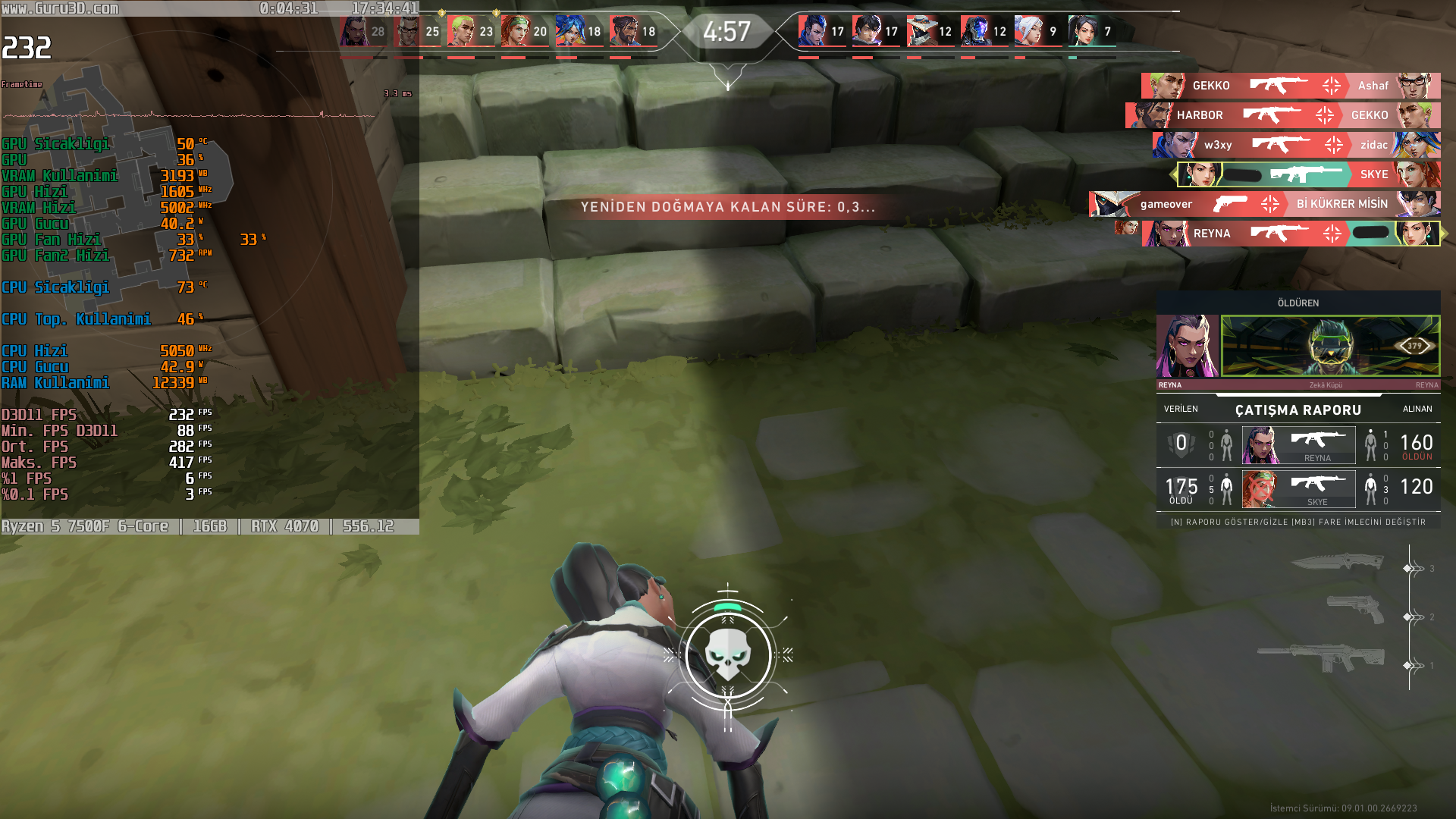Select the scoreboard portrait with score 9
Image resolution: width=1456 pixels, height=819 pixels.
1029,32
